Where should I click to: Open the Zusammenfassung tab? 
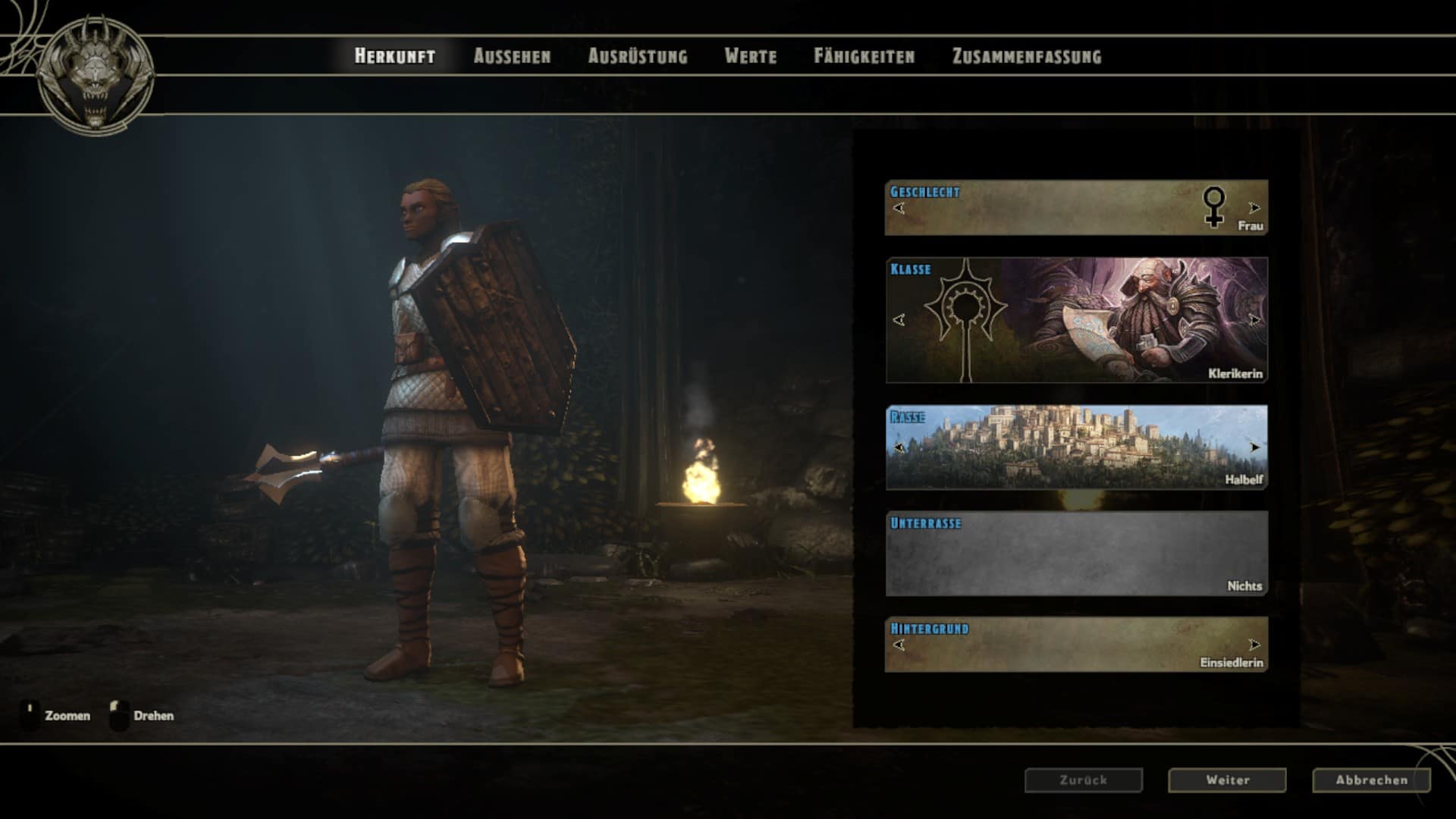click(1026, 56)
